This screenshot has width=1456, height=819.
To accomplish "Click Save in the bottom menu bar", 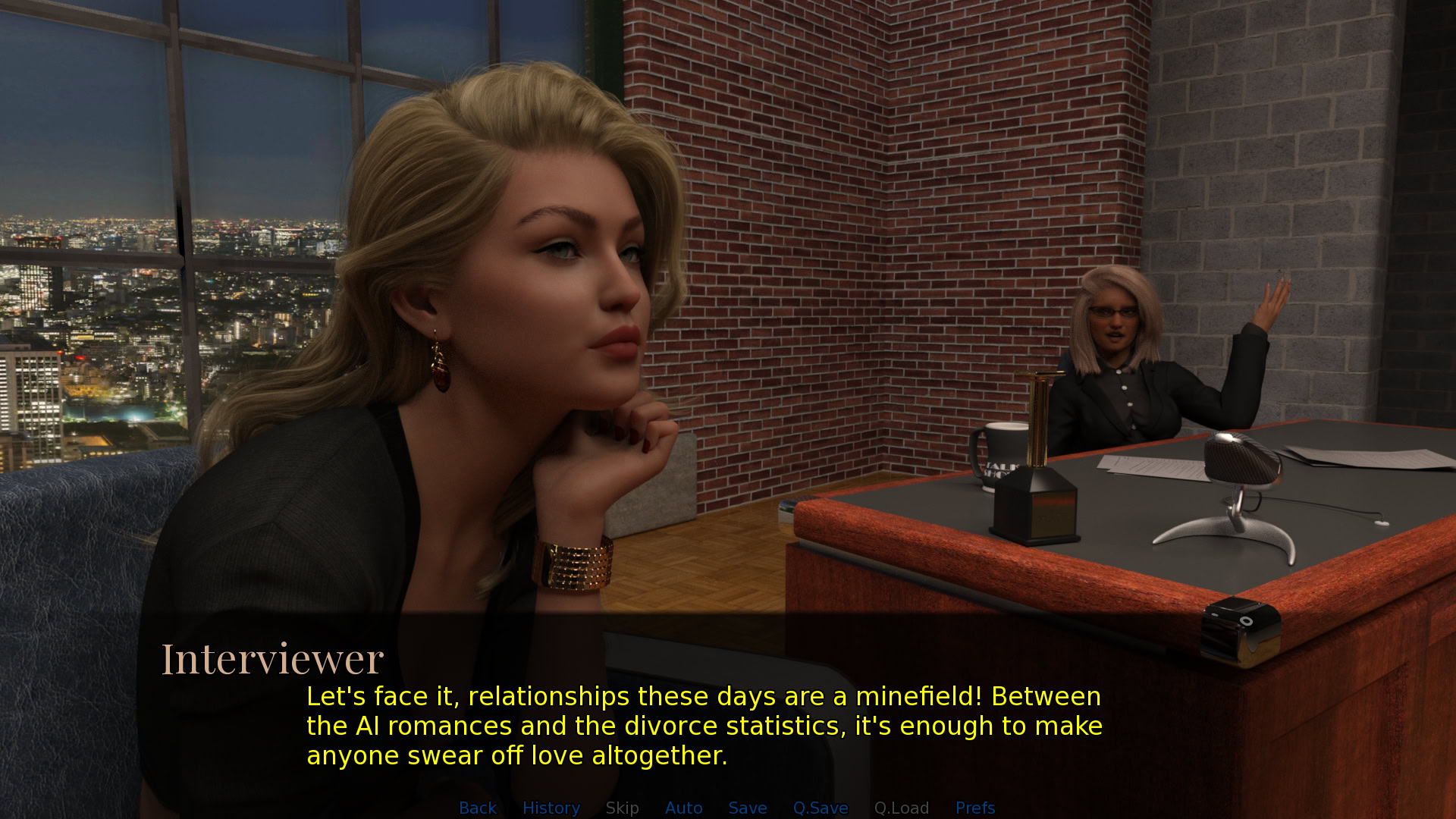I will (x=747, y=808).
